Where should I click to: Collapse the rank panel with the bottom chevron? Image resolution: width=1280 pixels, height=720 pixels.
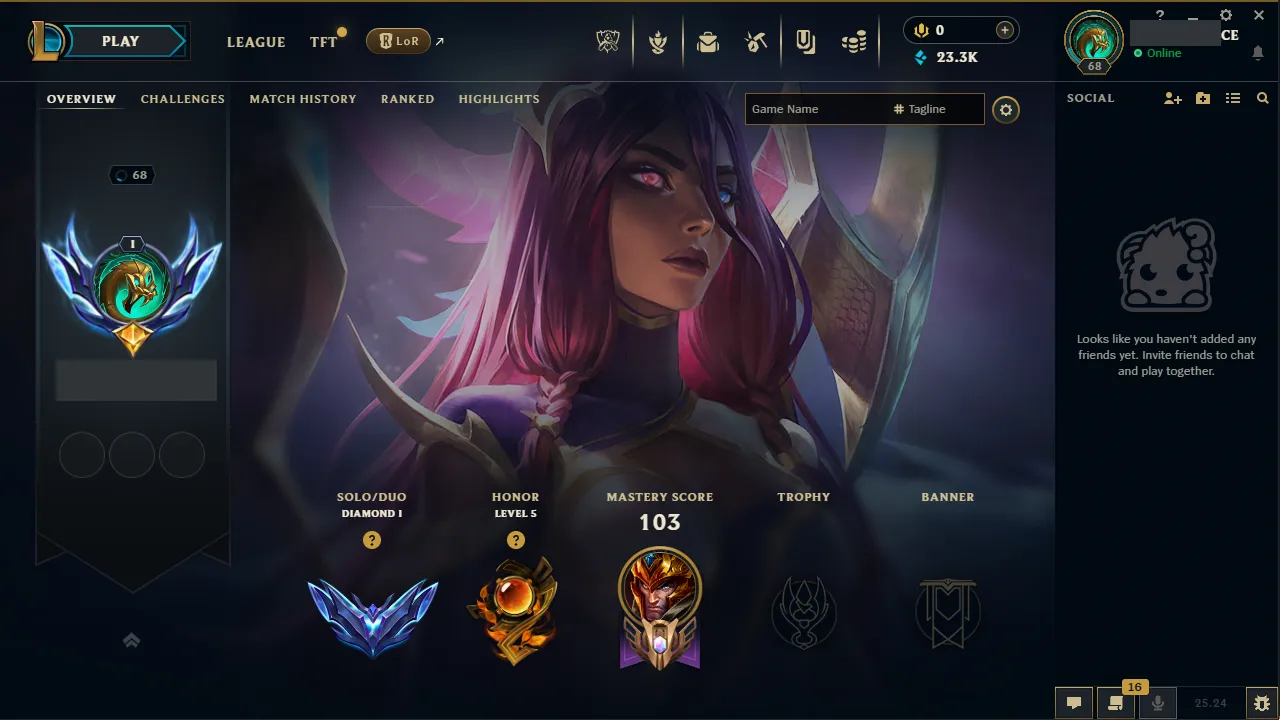click(x=131, y=640)
